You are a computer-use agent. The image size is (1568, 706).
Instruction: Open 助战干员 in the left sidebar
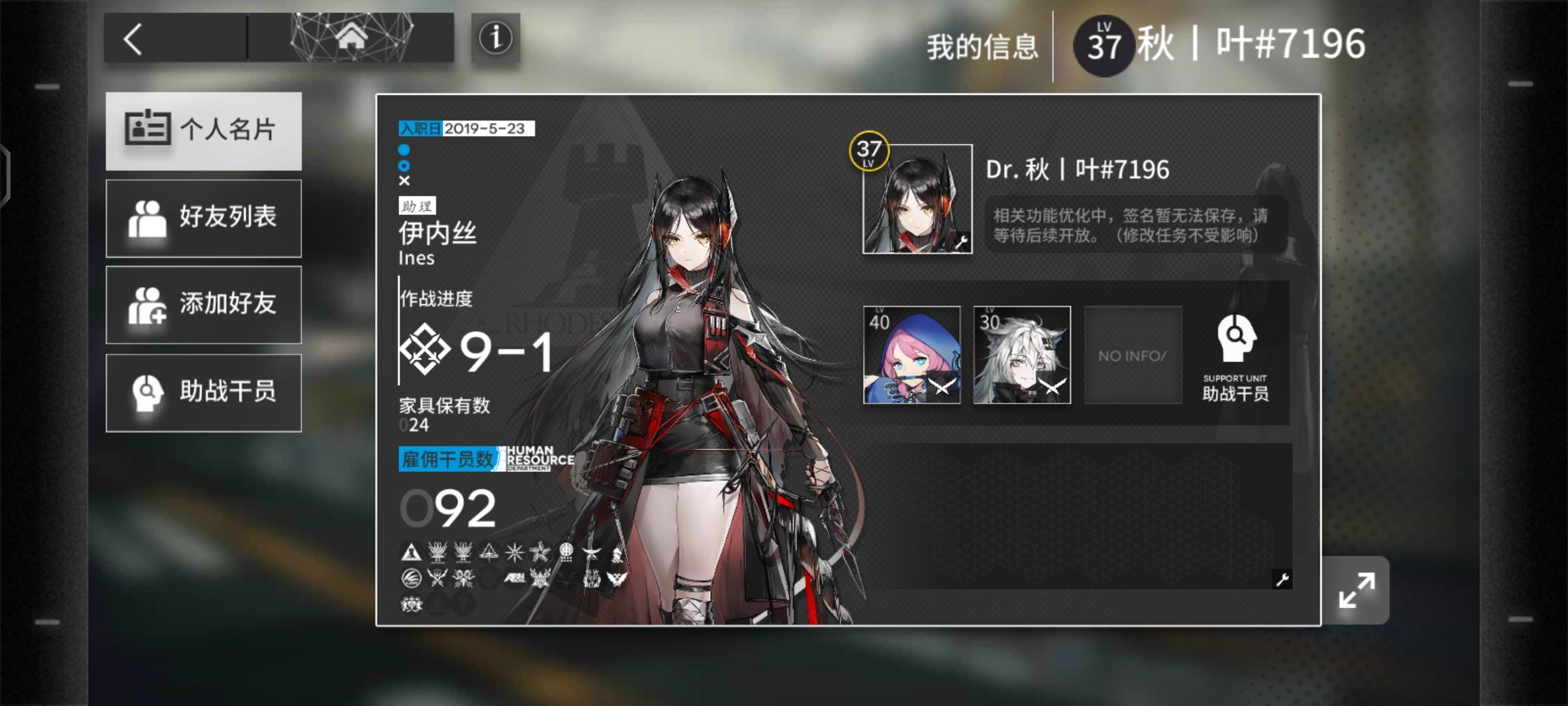click(203, 391)
